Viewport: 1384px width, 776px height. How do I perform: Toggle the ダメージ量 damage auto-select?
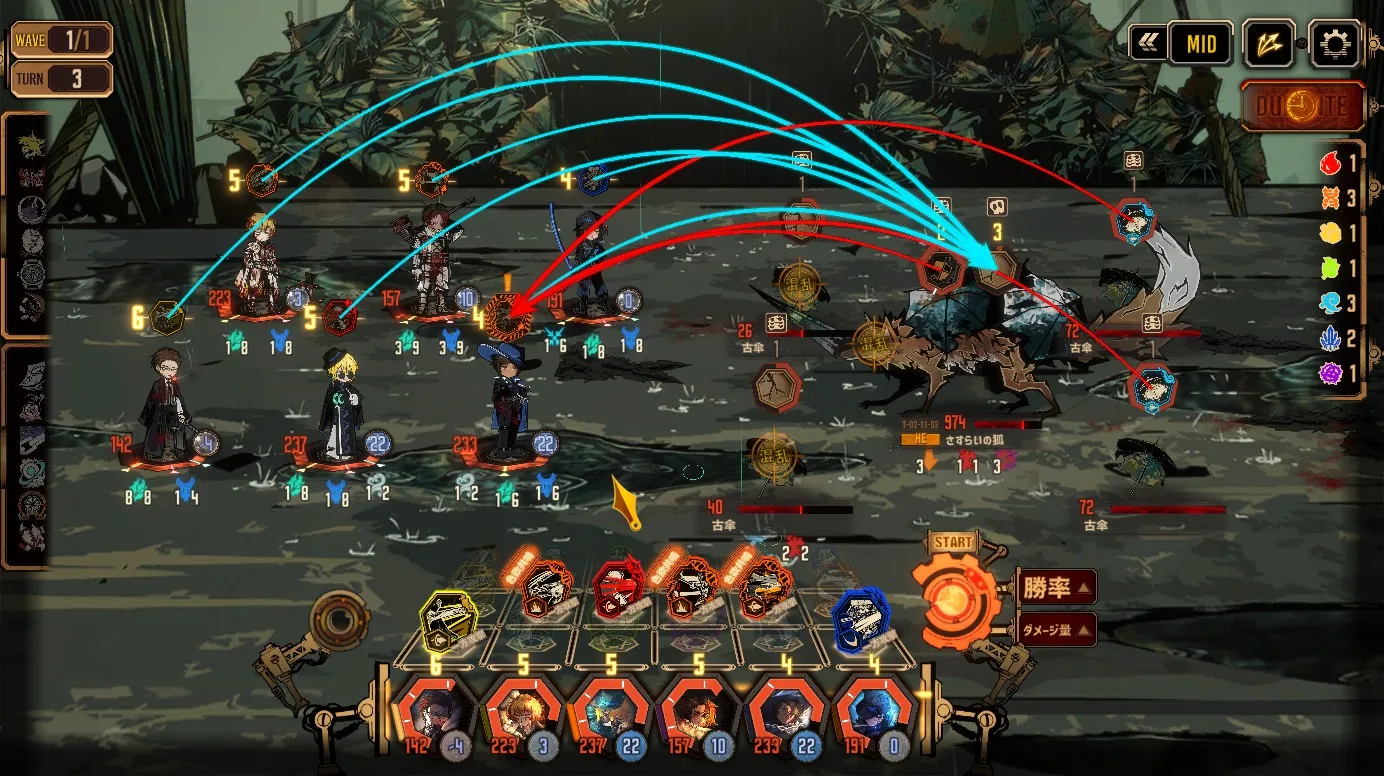[1057, 630]
